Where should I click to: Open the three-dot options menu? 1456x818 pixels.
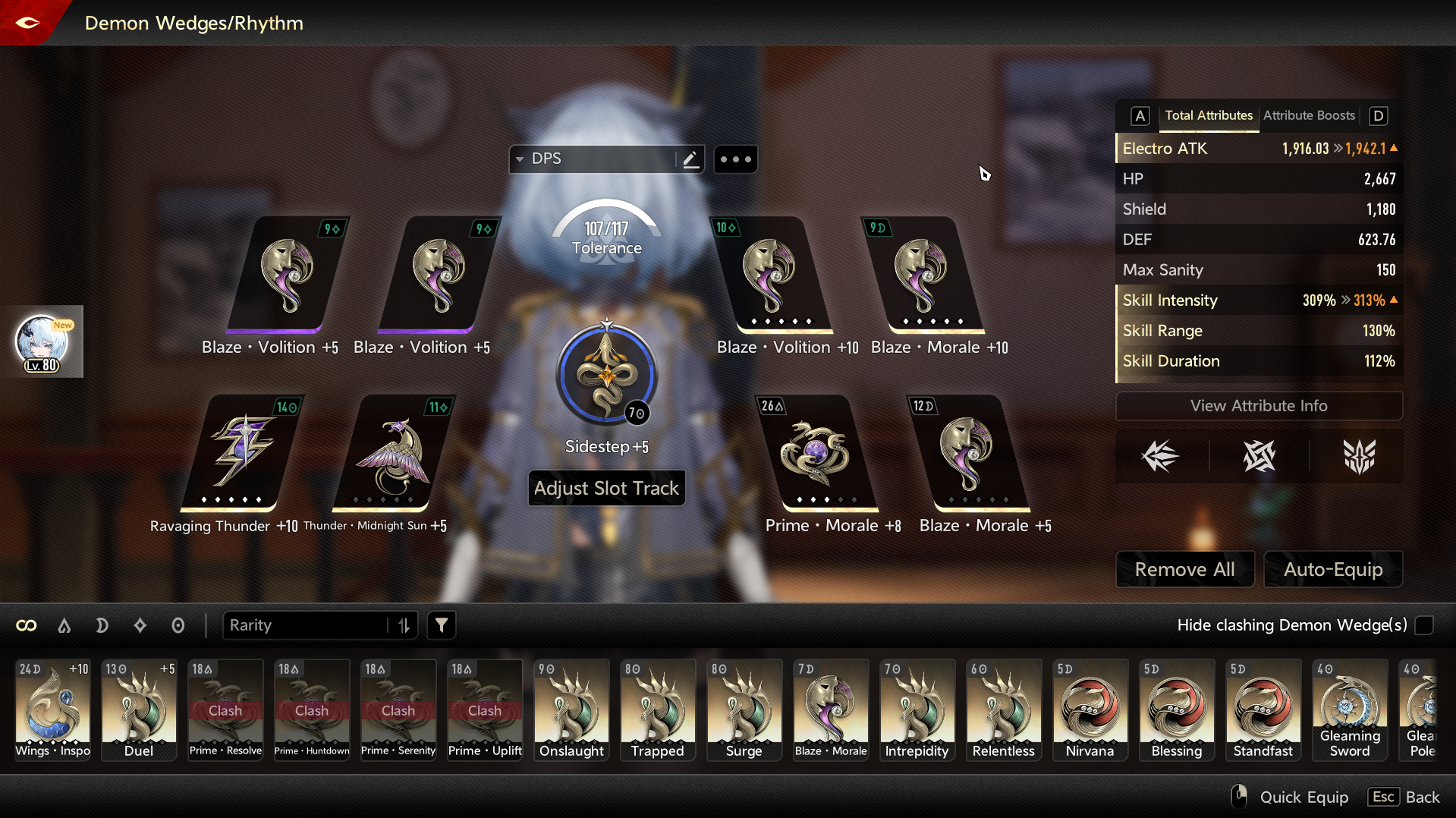coord(735,159)
